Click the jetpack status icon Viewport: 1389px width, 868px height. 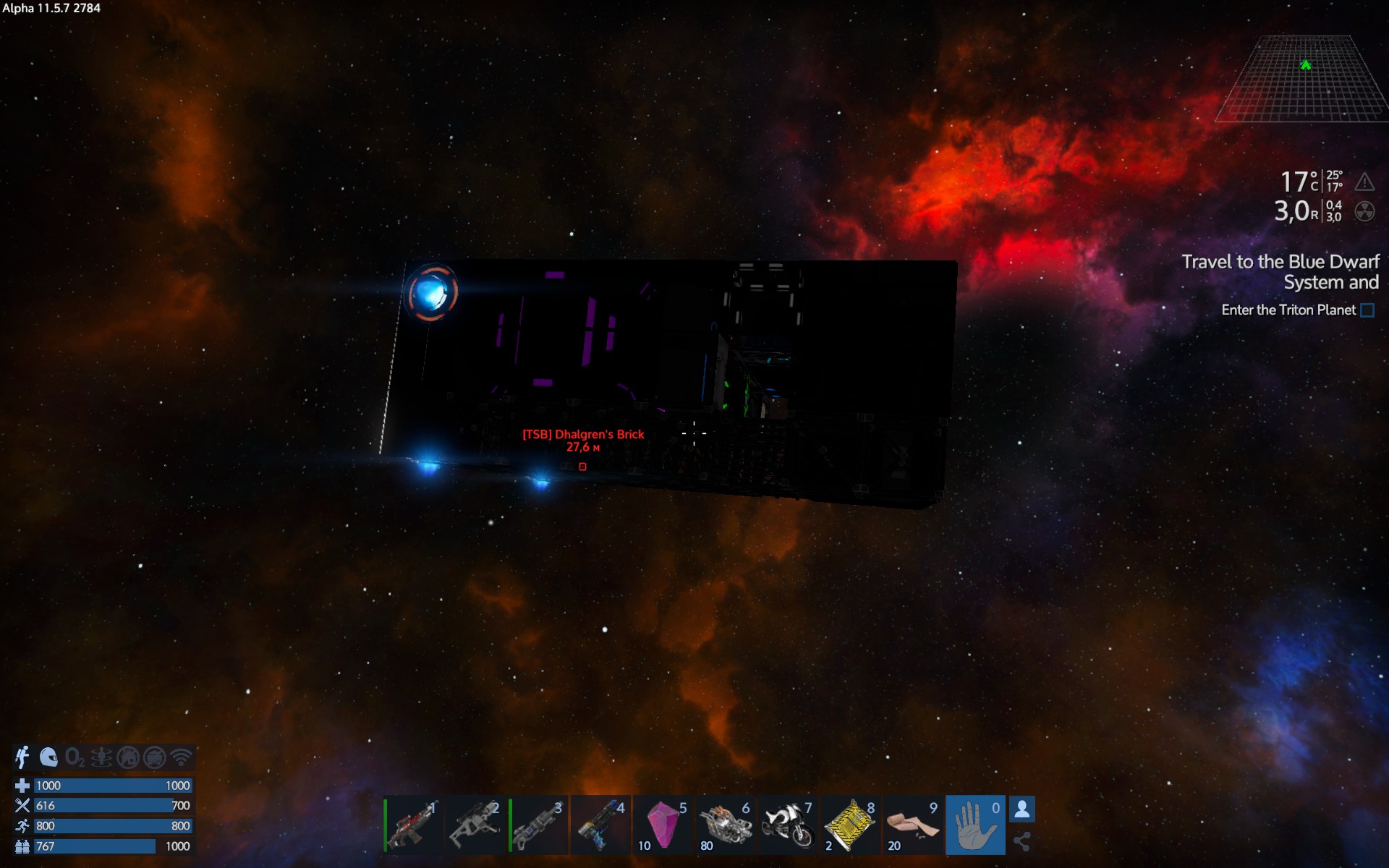(22, 757)
